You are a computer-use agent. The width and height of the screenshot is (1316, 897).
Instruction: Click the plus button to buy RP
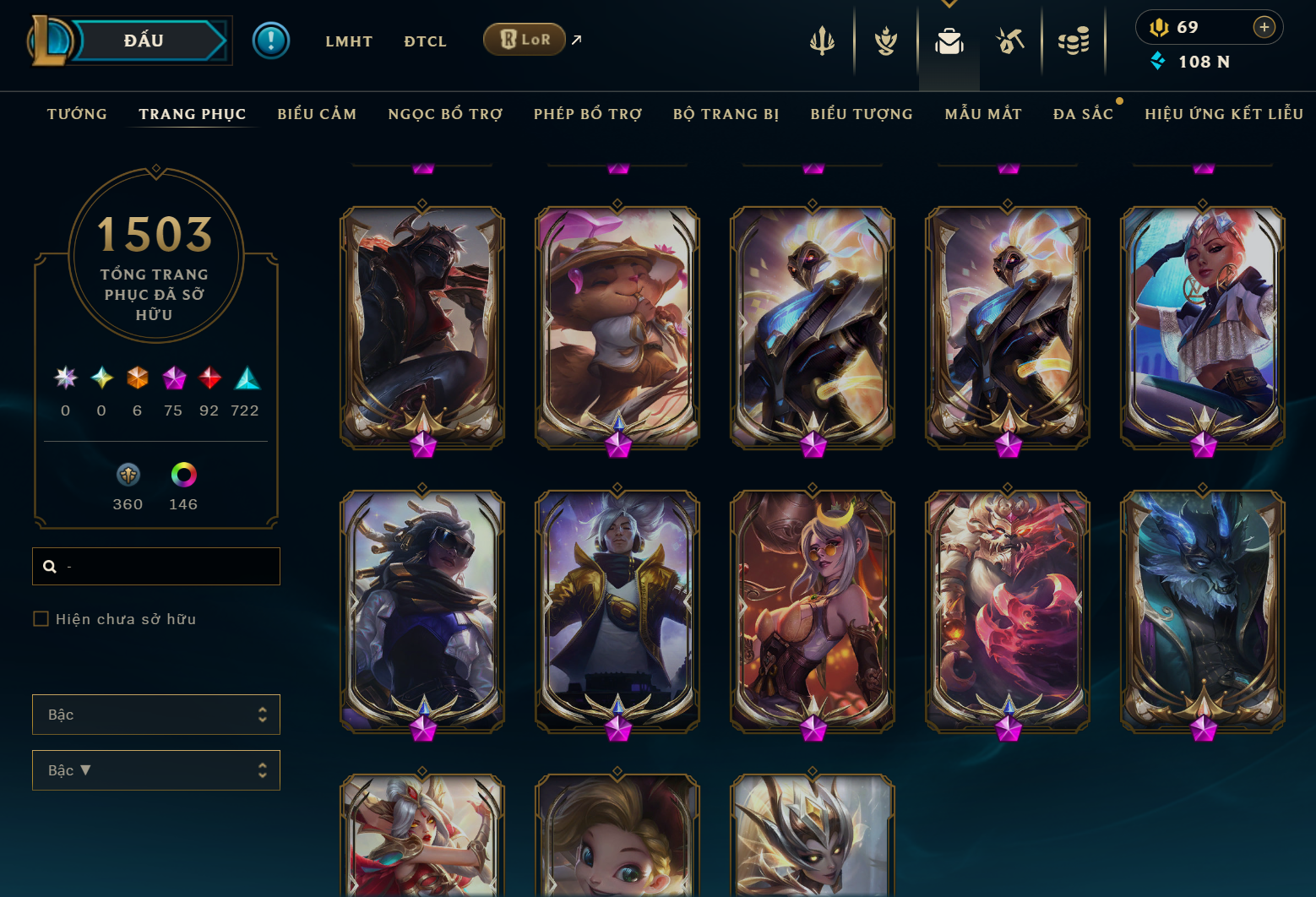point(1264,26)
